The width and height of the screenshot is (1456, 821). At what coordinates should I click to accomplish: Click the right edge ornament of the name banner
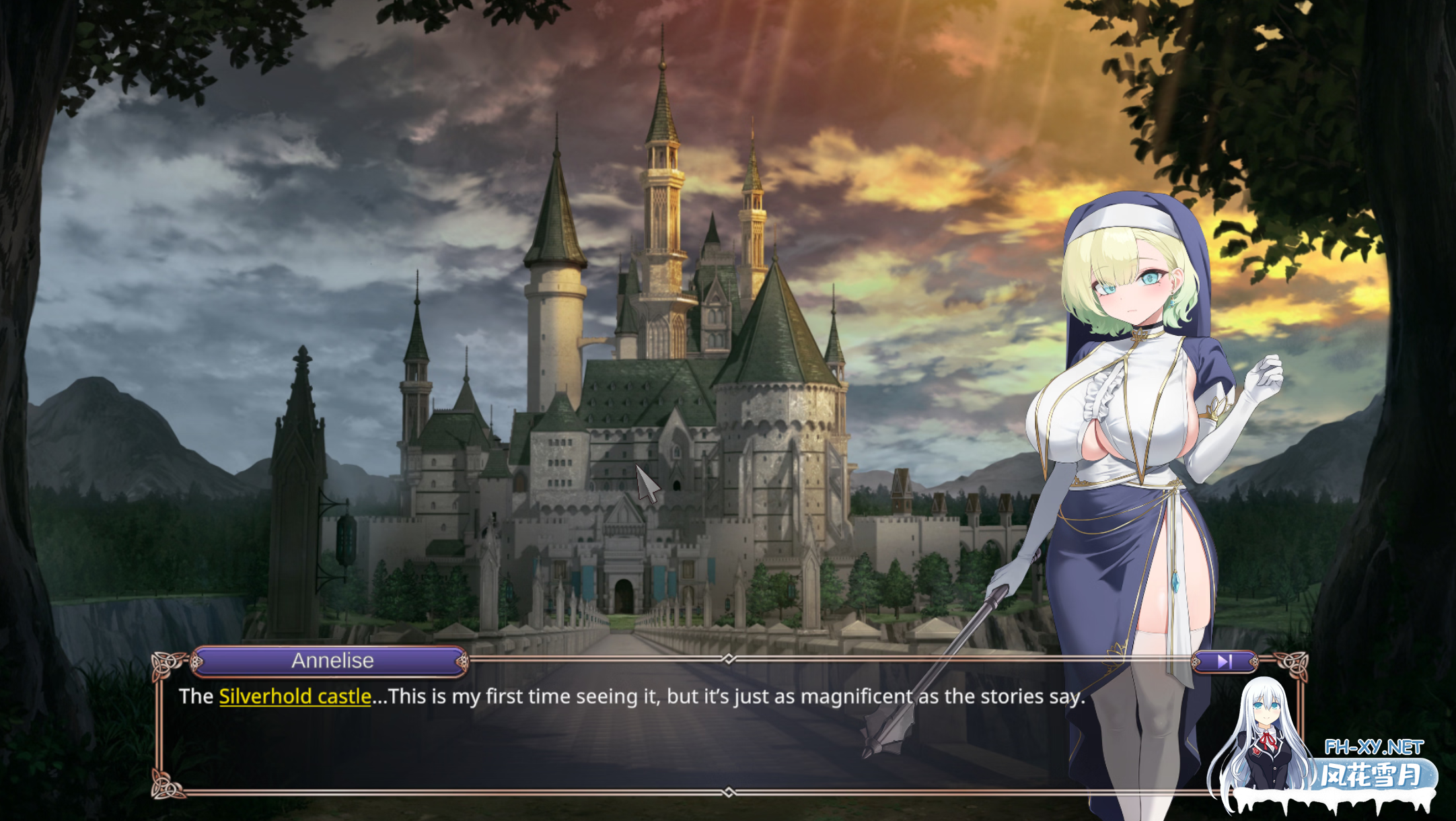463,661
